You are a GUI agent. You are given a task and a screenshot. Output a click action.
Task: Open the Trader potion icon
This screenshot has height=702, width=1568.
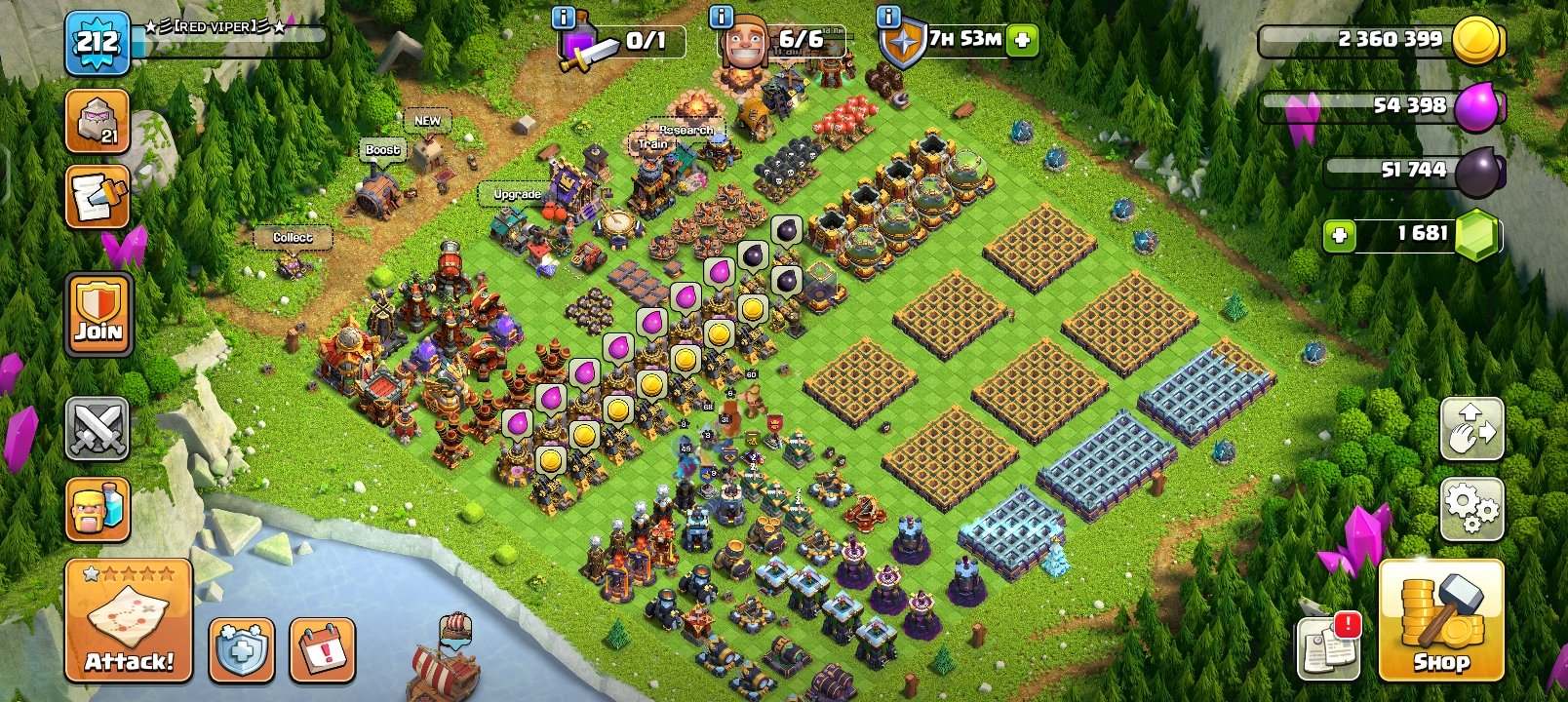pos(98,509)
